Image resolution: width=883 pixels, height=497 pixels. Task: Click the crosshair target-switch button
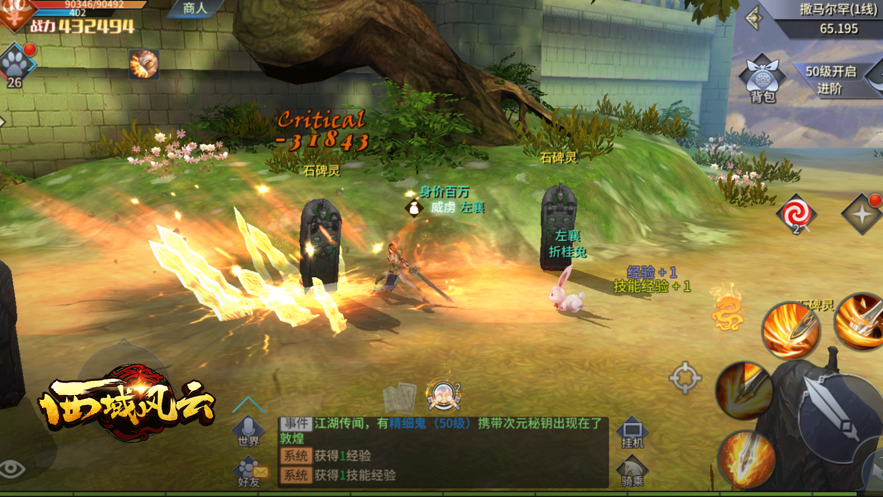[685, 378]
